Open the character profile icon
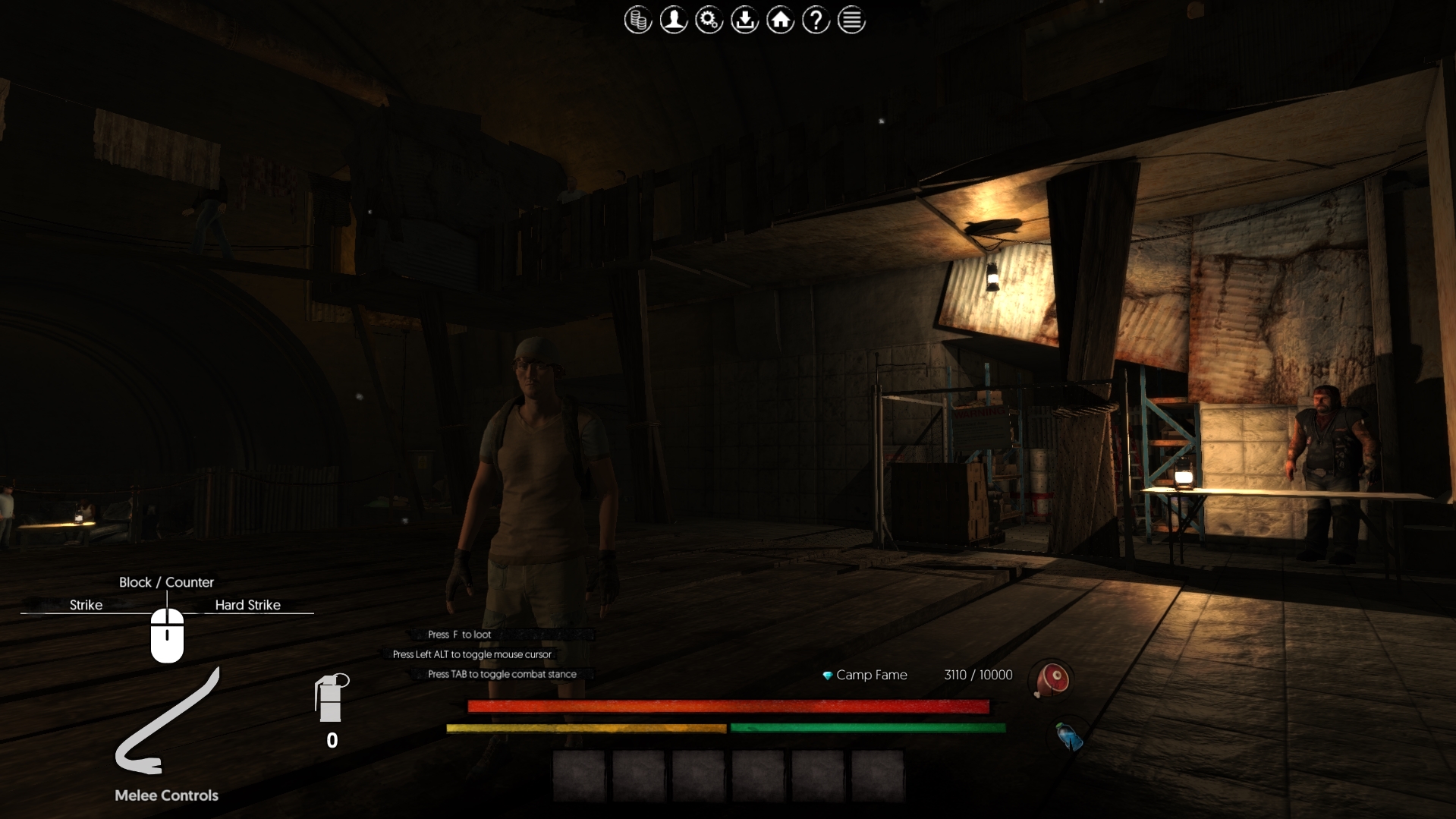 click(x=674, y=20)
